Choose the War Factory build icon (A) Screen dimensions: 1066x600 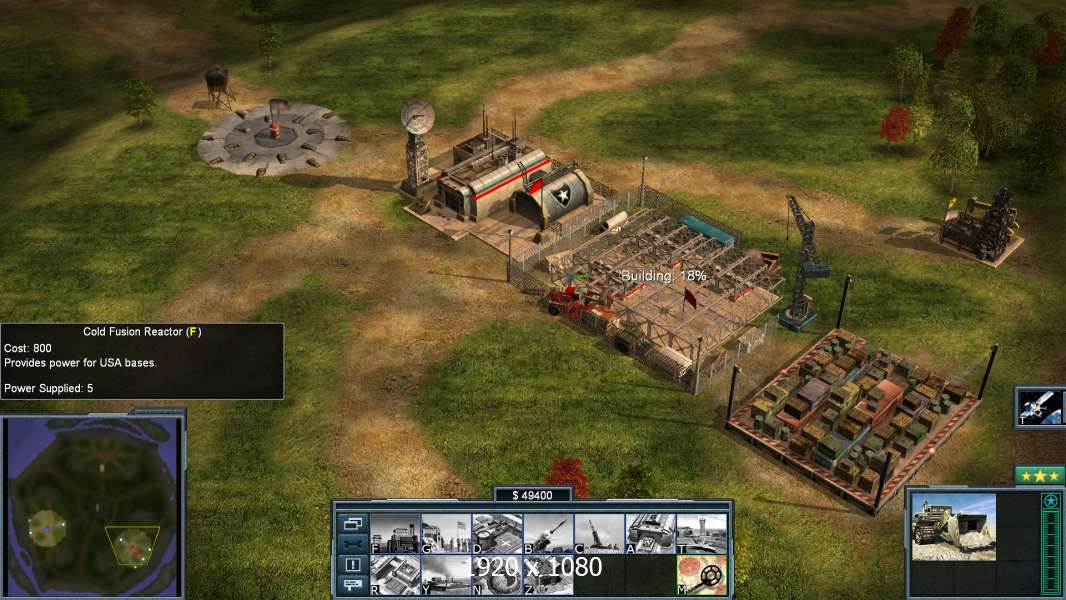click(650, 534)
